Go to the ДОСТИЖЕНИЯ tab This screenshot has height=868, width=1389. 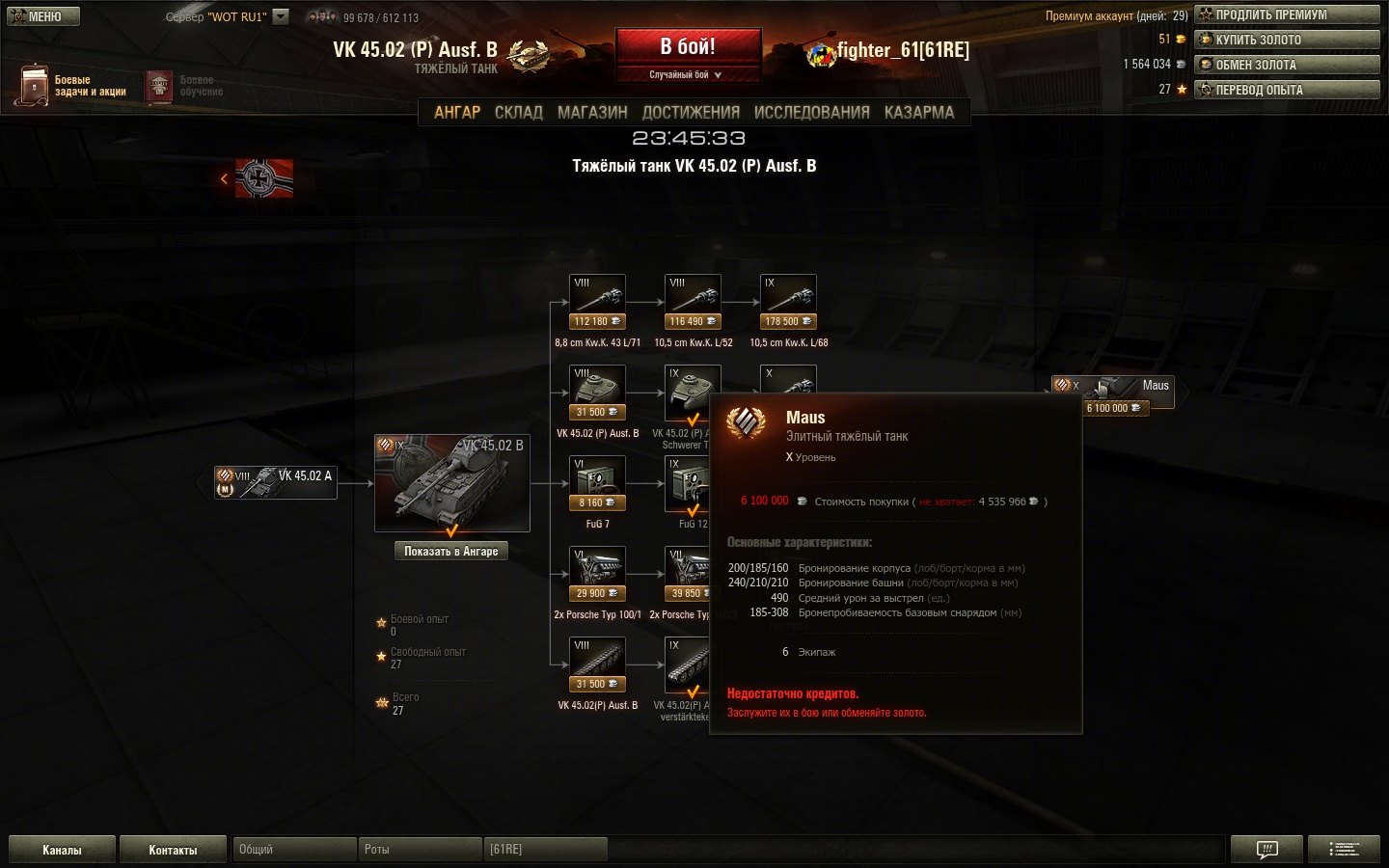(x=691, y=113)
